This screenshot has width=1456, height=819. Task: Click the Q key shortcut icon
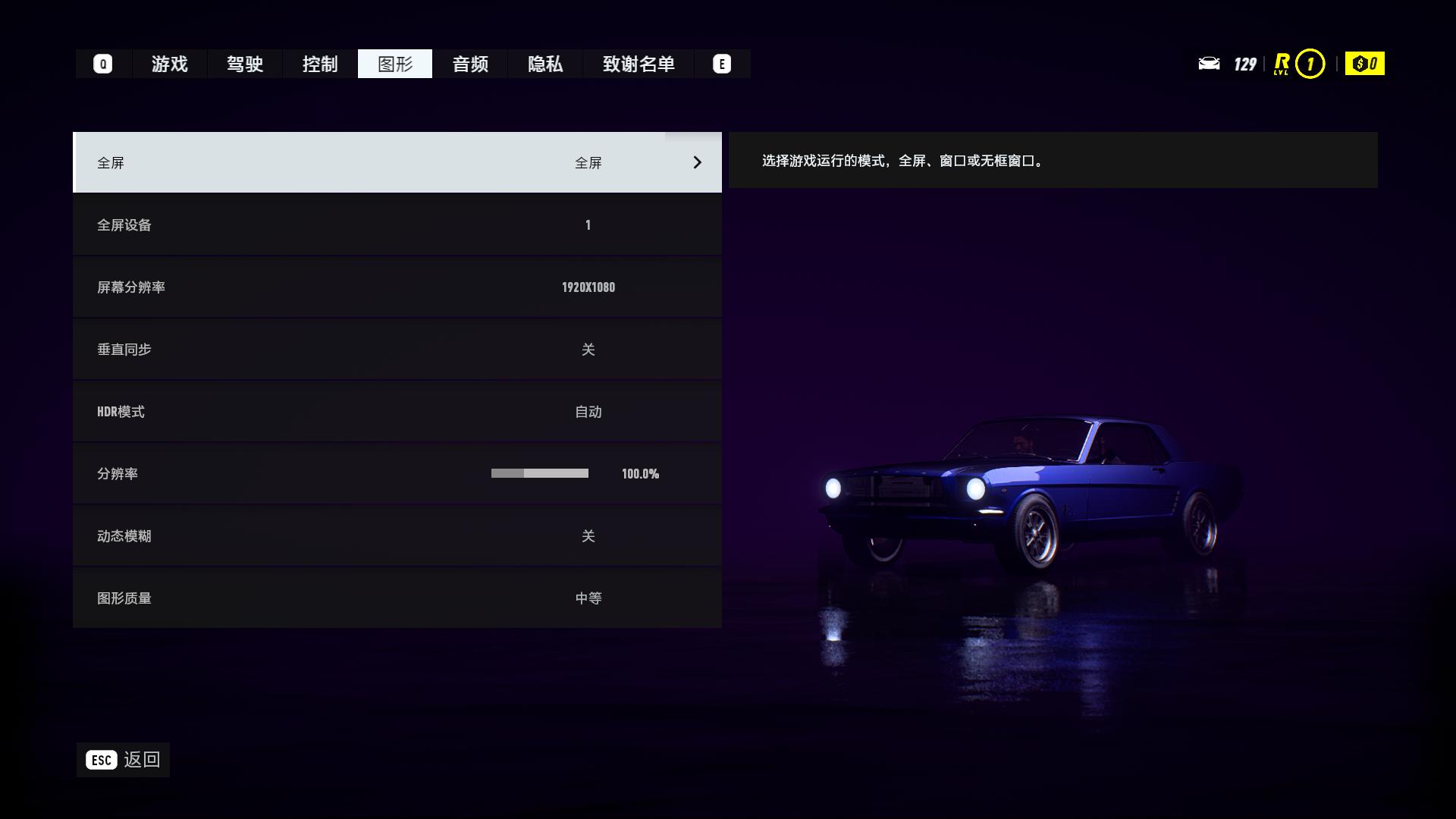(102, 64)
